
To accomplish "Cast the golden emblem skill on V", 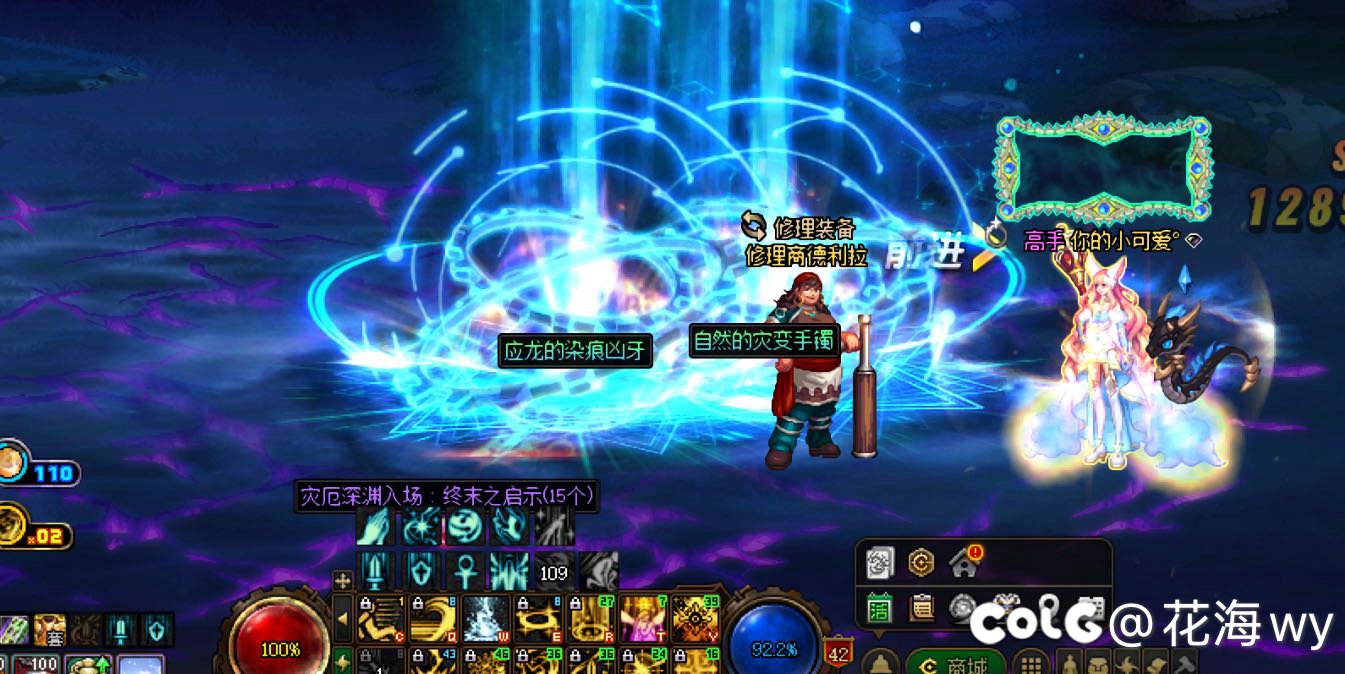I will (x=694, y=619).
